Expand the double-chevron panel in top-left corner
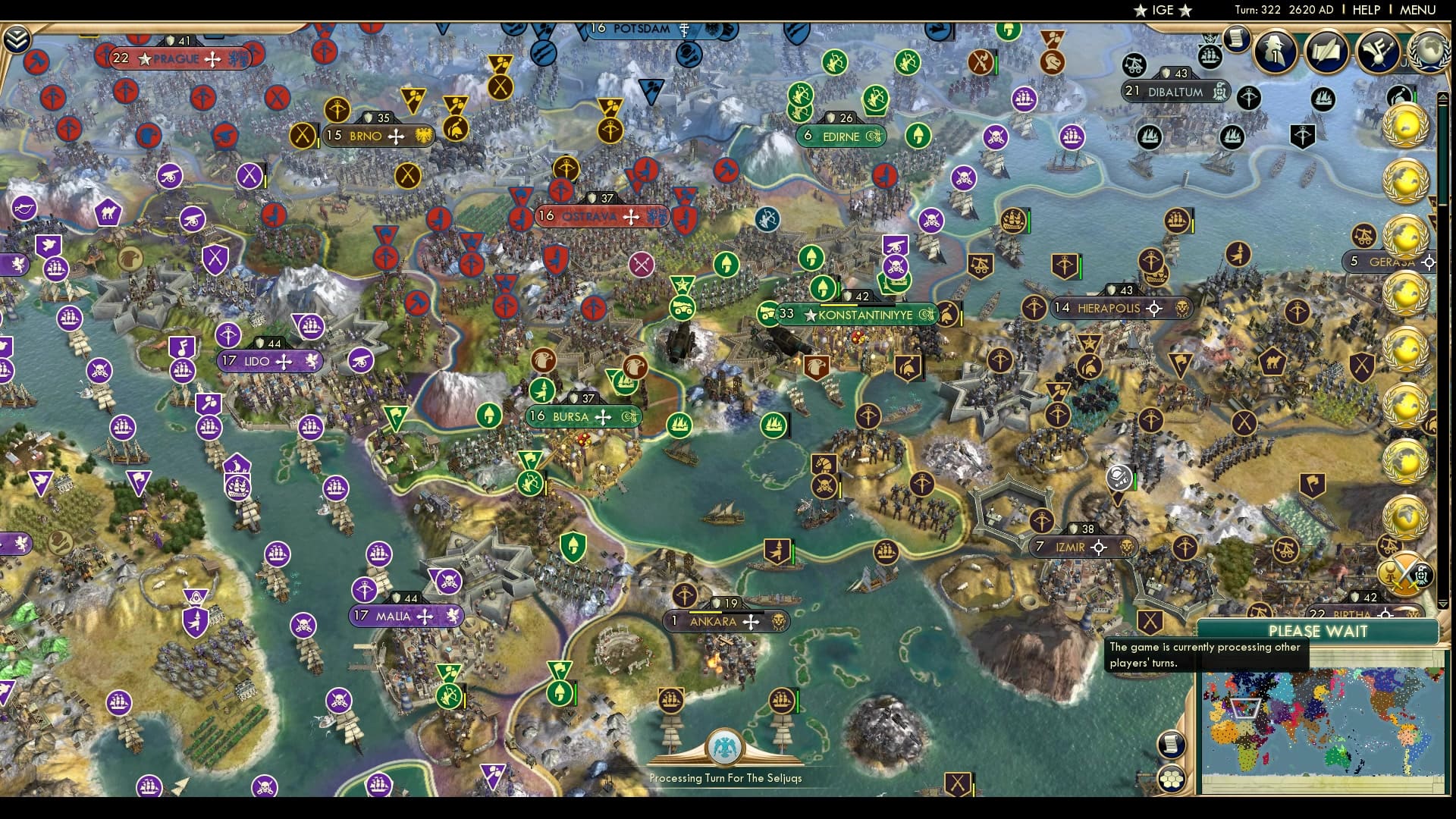Screen dimensions: 1456x819 (x=17, y=36)
